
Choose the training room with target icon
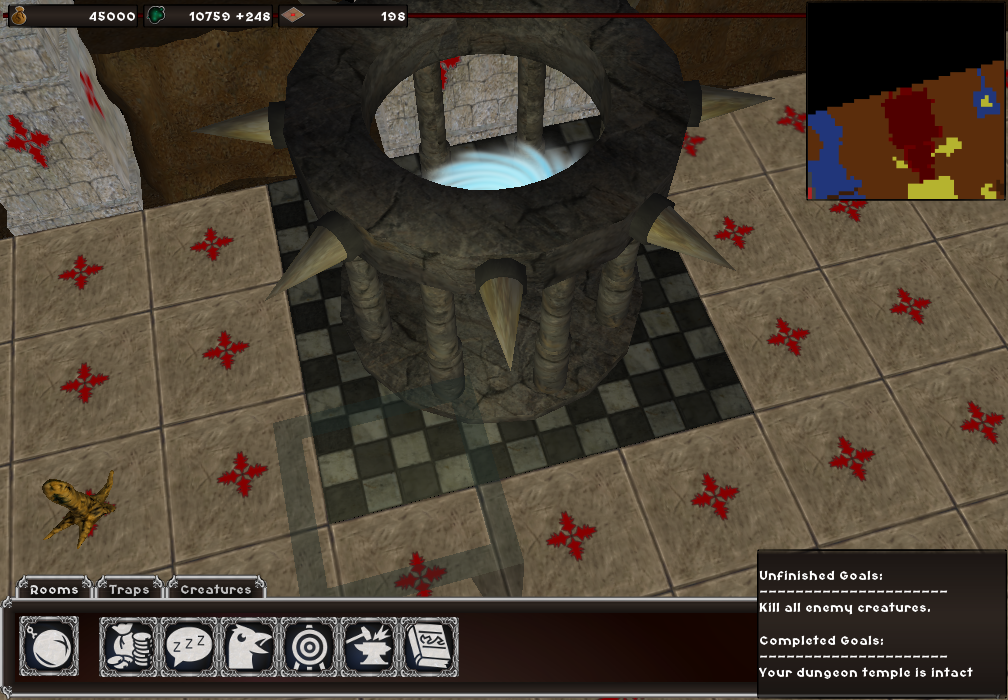click(310, 646)
